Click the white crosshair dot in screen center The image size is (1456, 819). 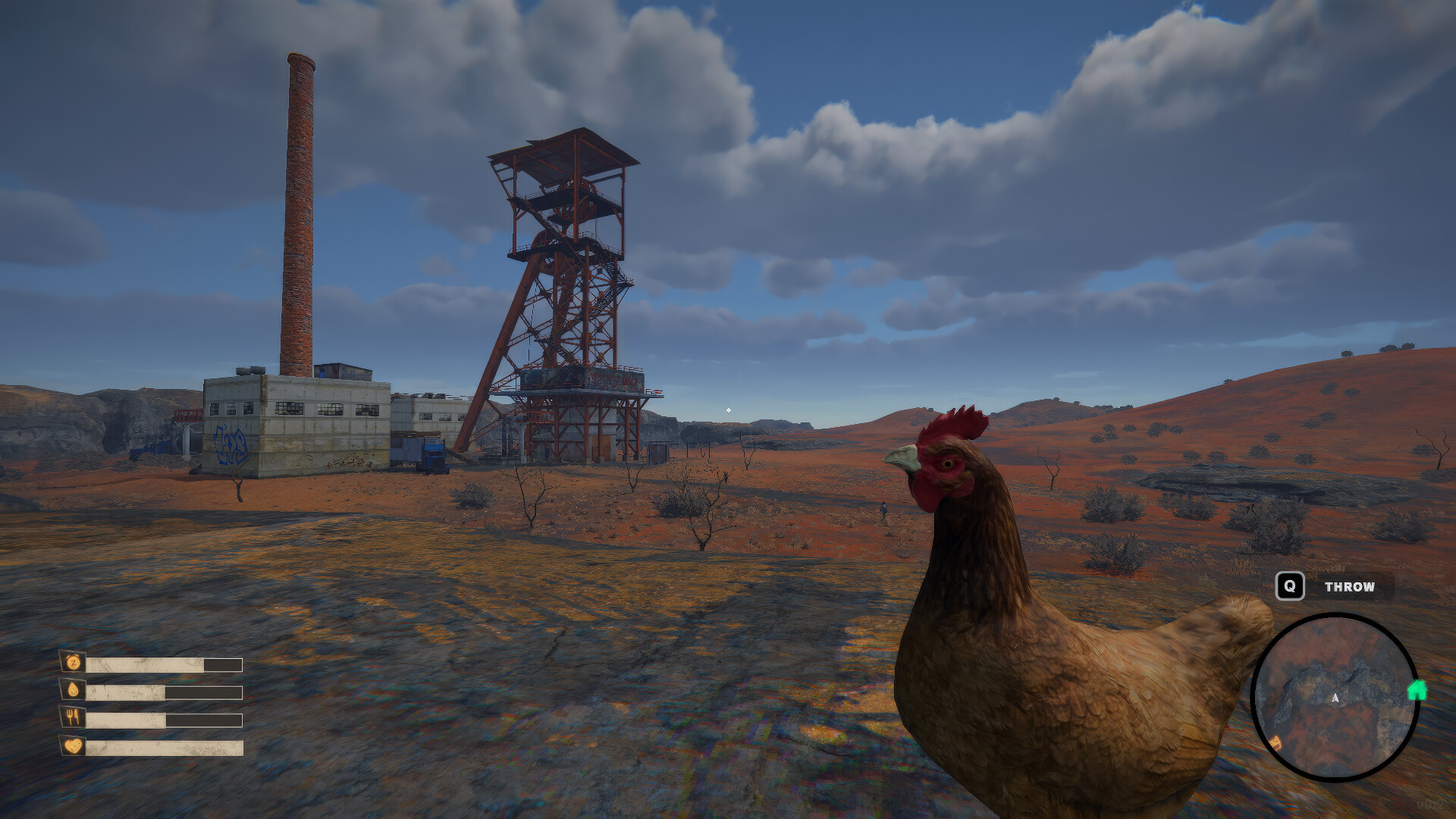728,409
